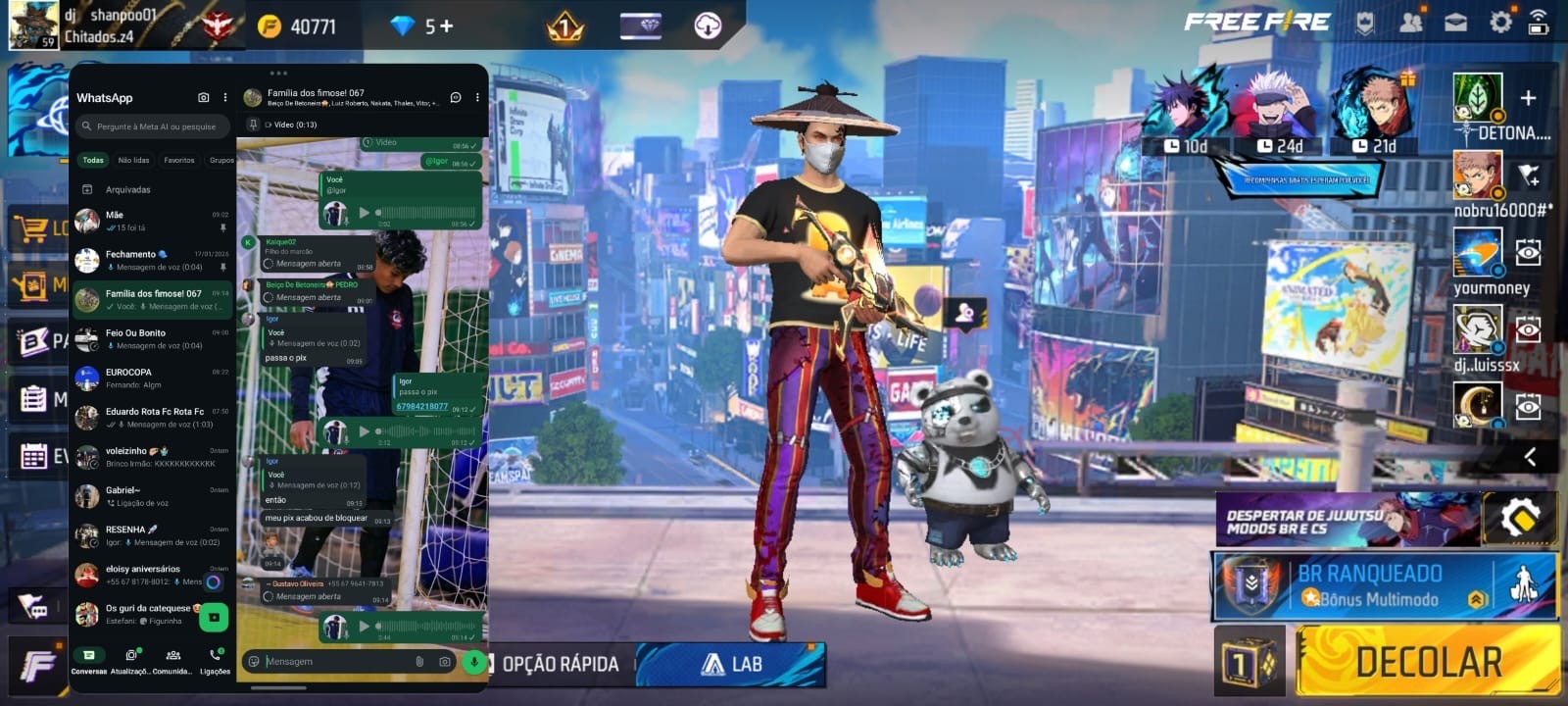Open the BR Ranqueado mode selector
1568x706 pixels.
point(1384,586)
